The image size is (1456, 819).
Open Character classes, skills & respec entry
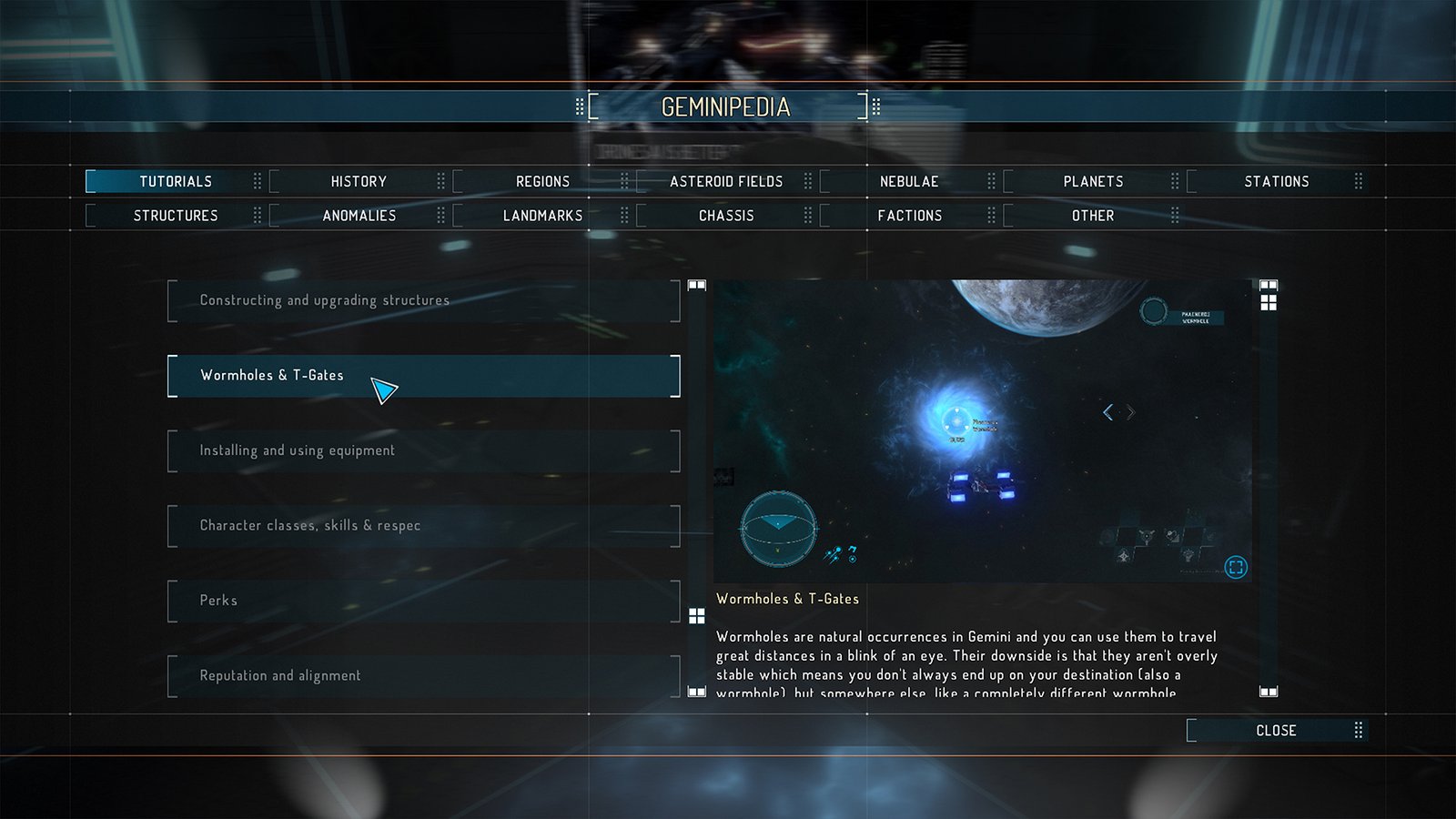pyautogui.click(x=423, y=526)
